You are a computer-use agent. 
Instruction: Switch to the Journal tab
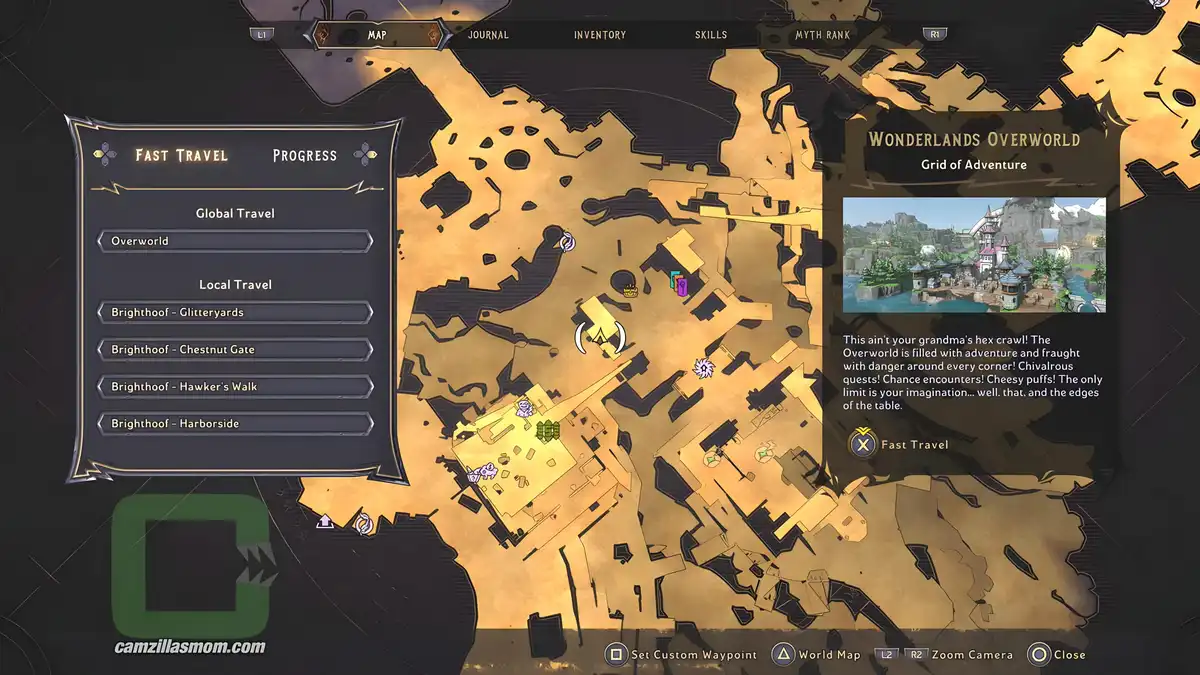tap(488, 35)
